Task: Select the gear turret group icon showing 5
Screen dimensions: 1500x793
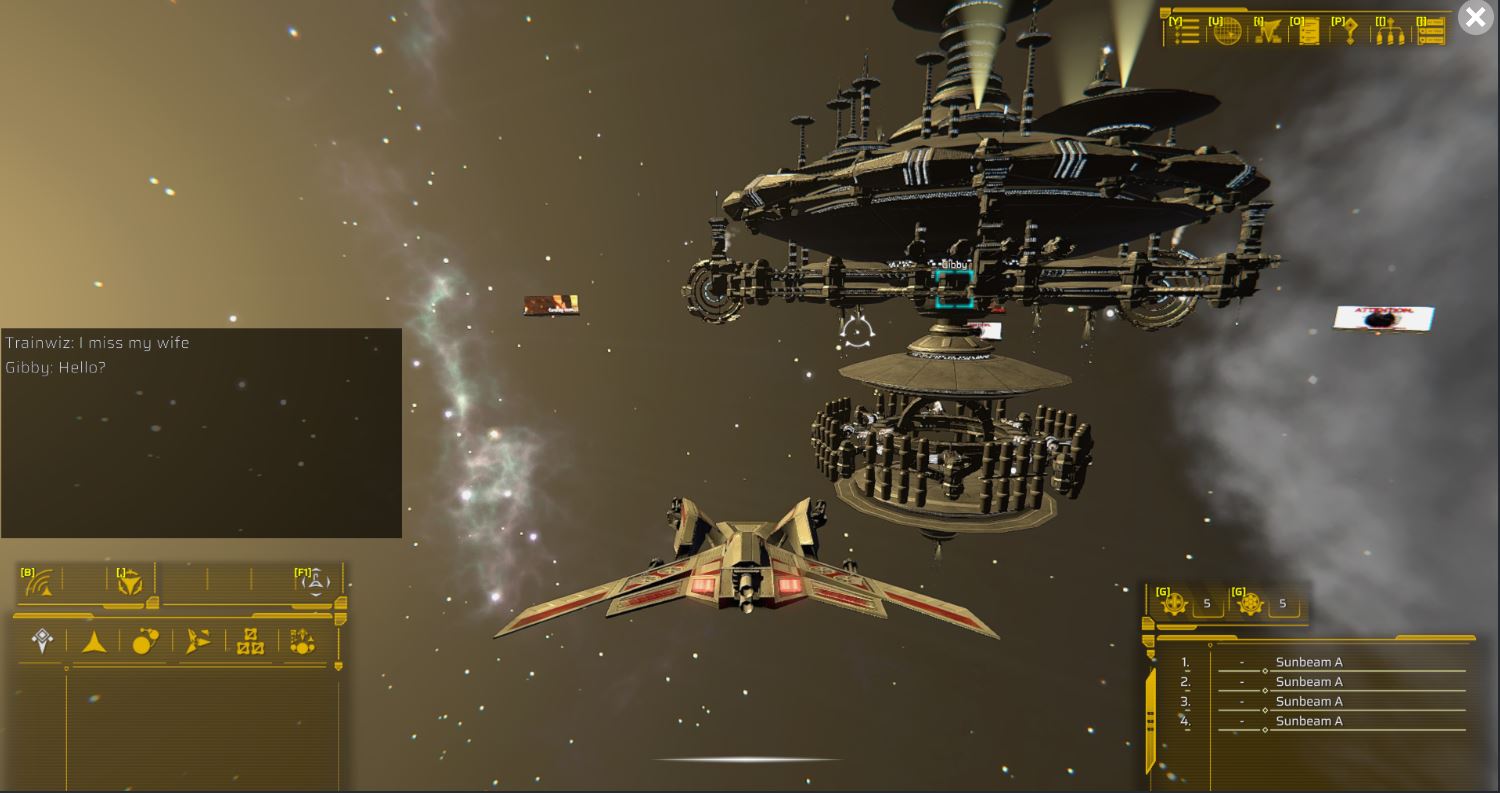Action: pyautogui.click(x=1176, y=604)
